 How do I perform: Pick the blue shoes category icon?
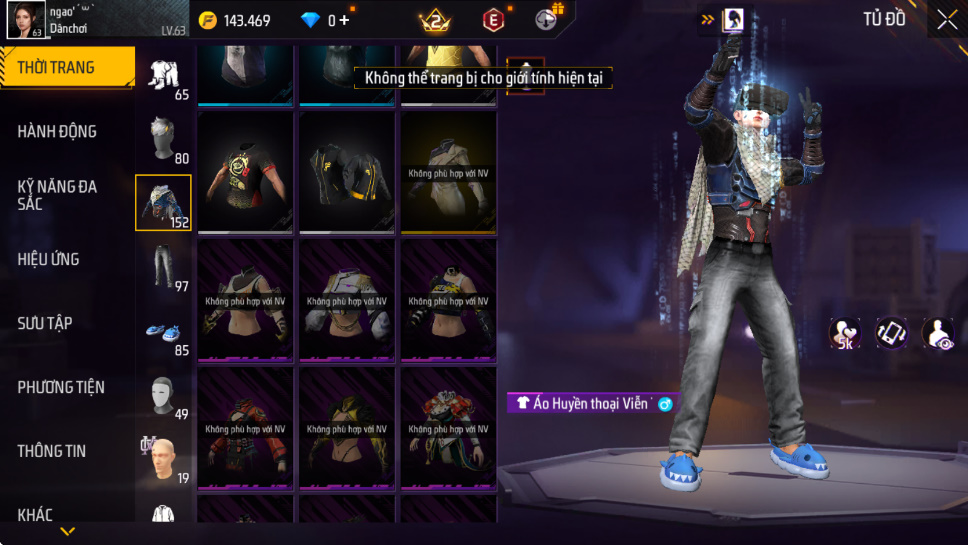pos(164,334)
